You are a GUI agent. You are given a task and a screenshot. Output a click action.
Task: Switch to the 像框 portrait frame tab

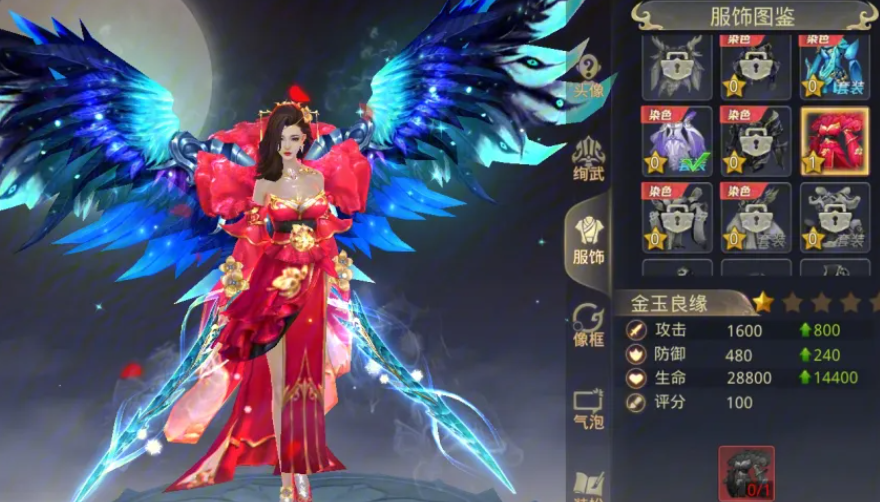pyautogui.click(x=589, y=325)
